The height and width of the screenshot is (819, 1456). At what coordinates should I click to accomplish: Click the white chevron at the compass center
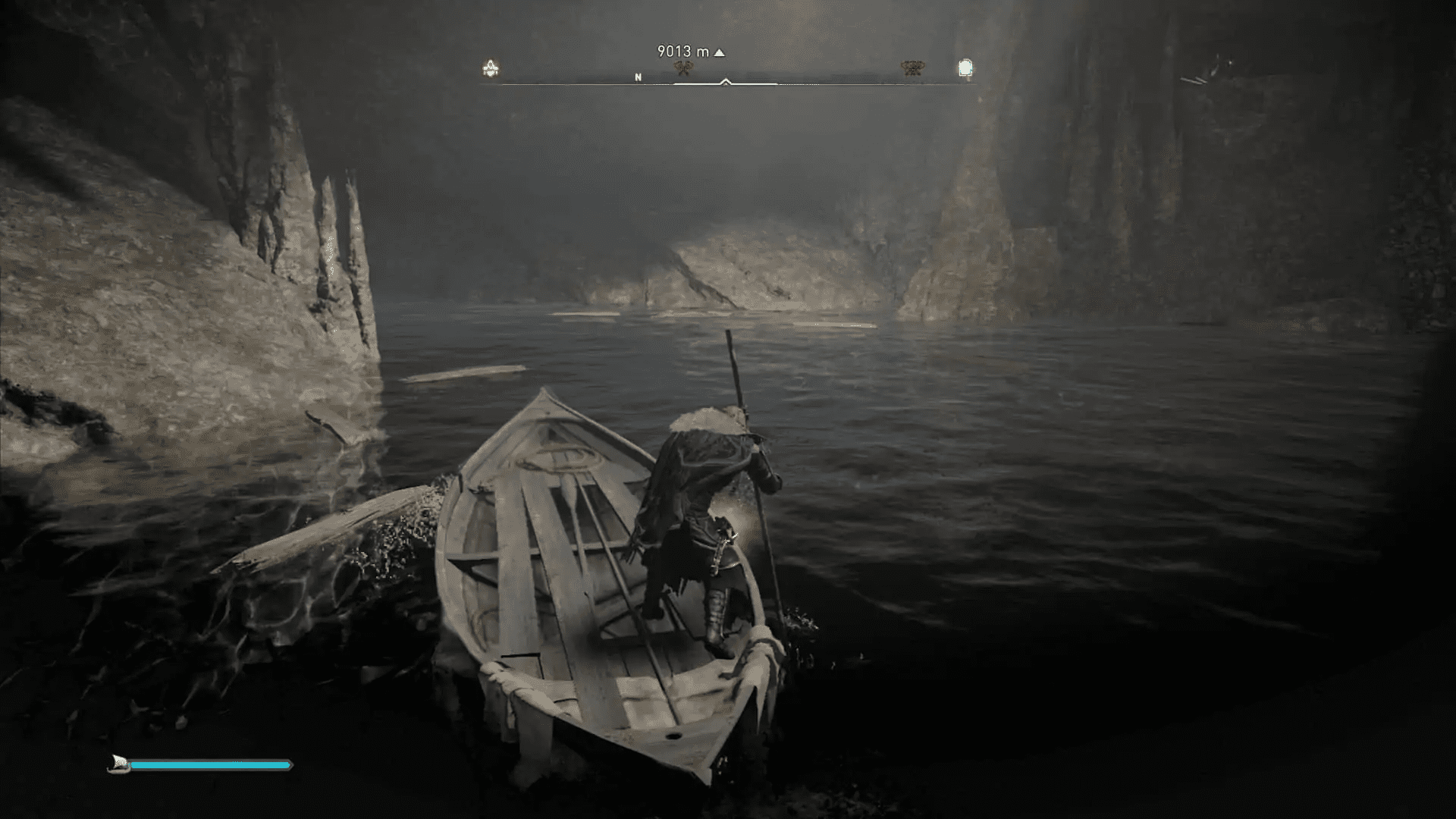pos(725,81)
